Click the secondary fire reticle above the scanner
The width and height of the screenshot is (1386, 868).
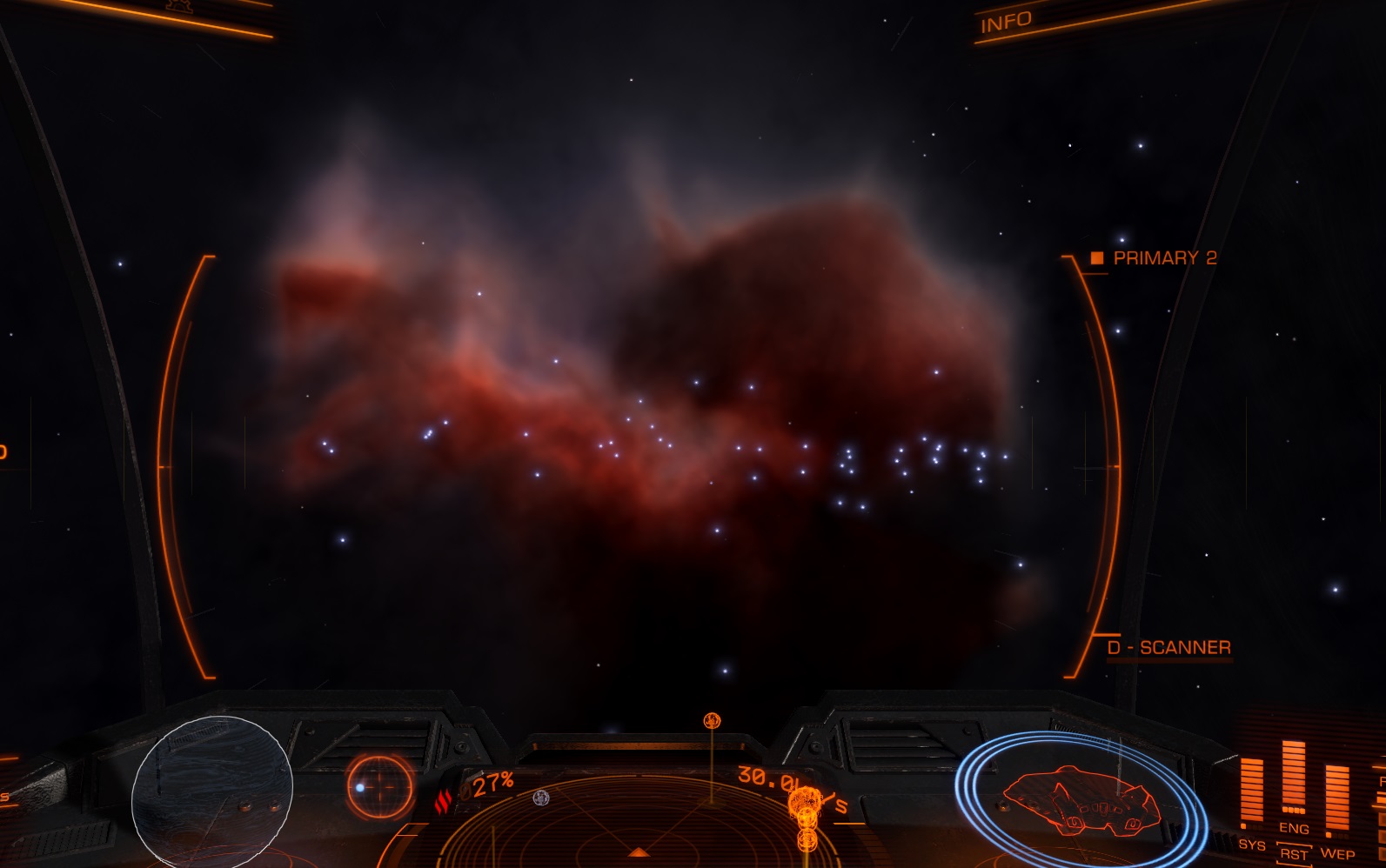710,719
